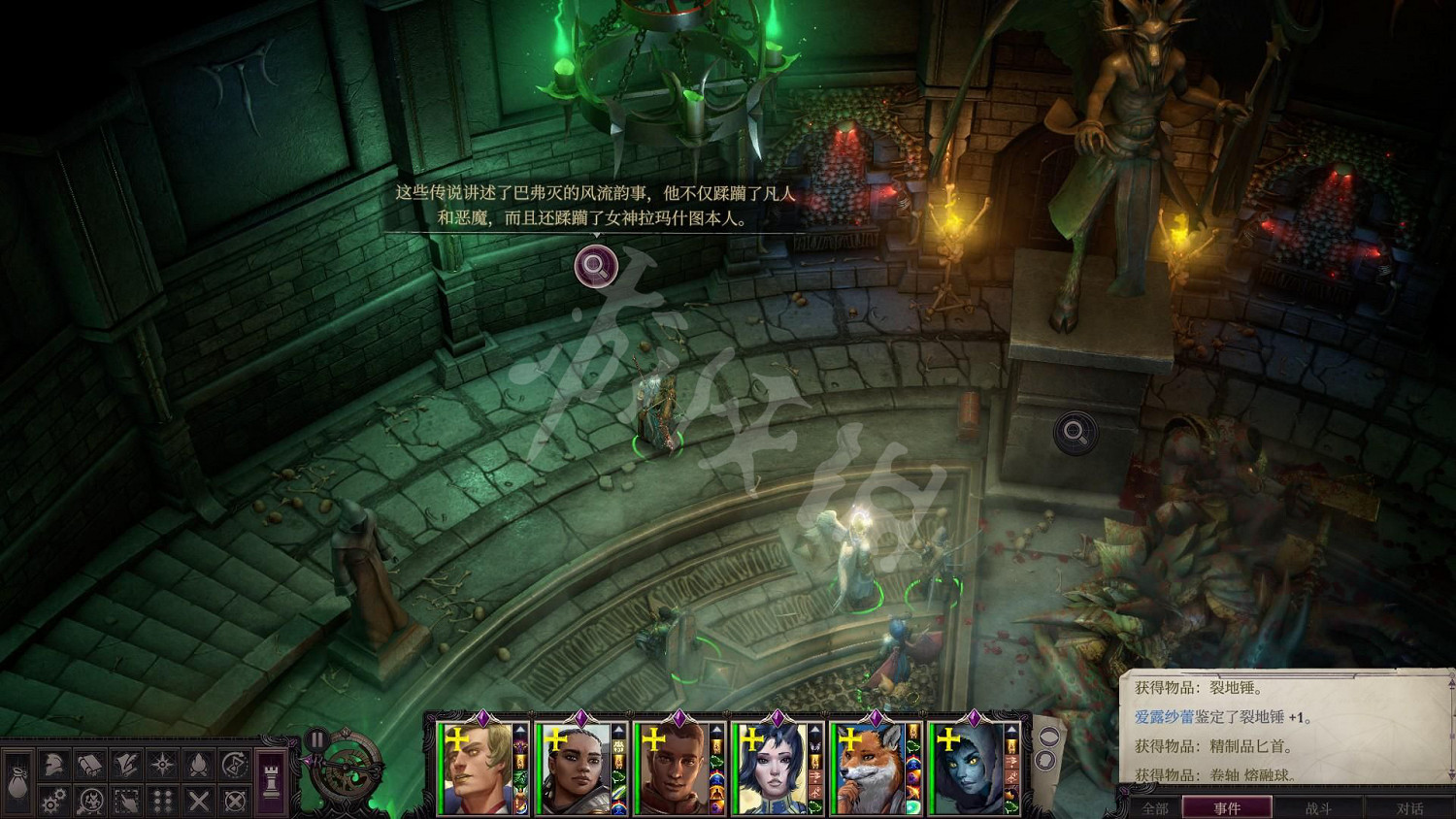Switch to the 战斗 log tab
The image size is (1456, 819).
click(x=1318, y=808)
